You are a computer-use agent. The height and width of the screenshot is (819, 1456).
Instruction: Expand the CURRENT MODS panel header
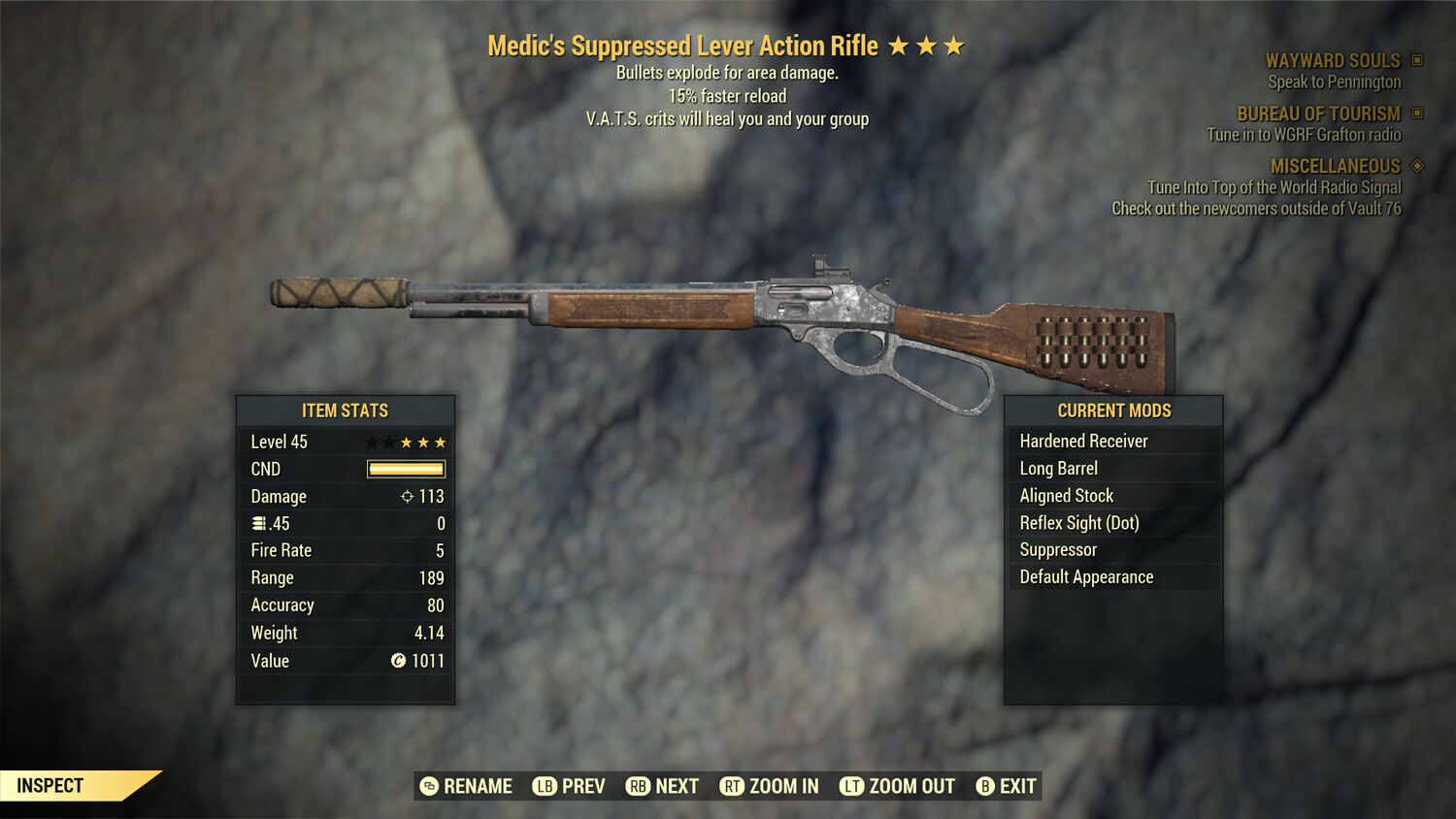(1113, 410)
